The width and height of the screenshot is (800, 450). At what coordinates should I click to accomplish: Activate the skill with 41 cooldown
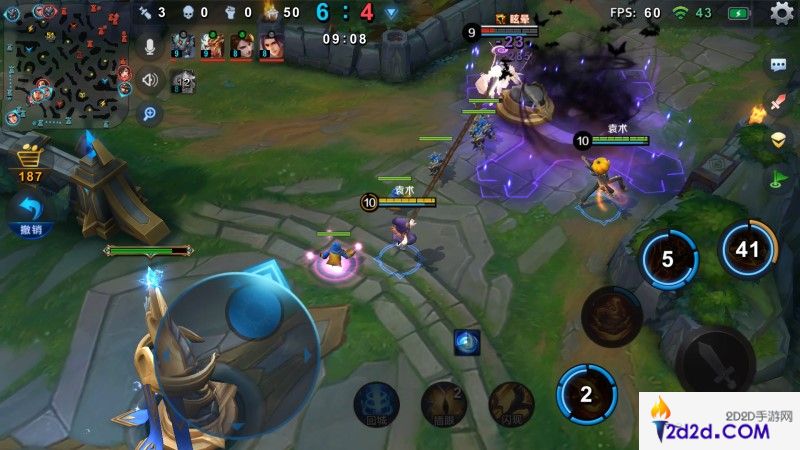point(748,250)
